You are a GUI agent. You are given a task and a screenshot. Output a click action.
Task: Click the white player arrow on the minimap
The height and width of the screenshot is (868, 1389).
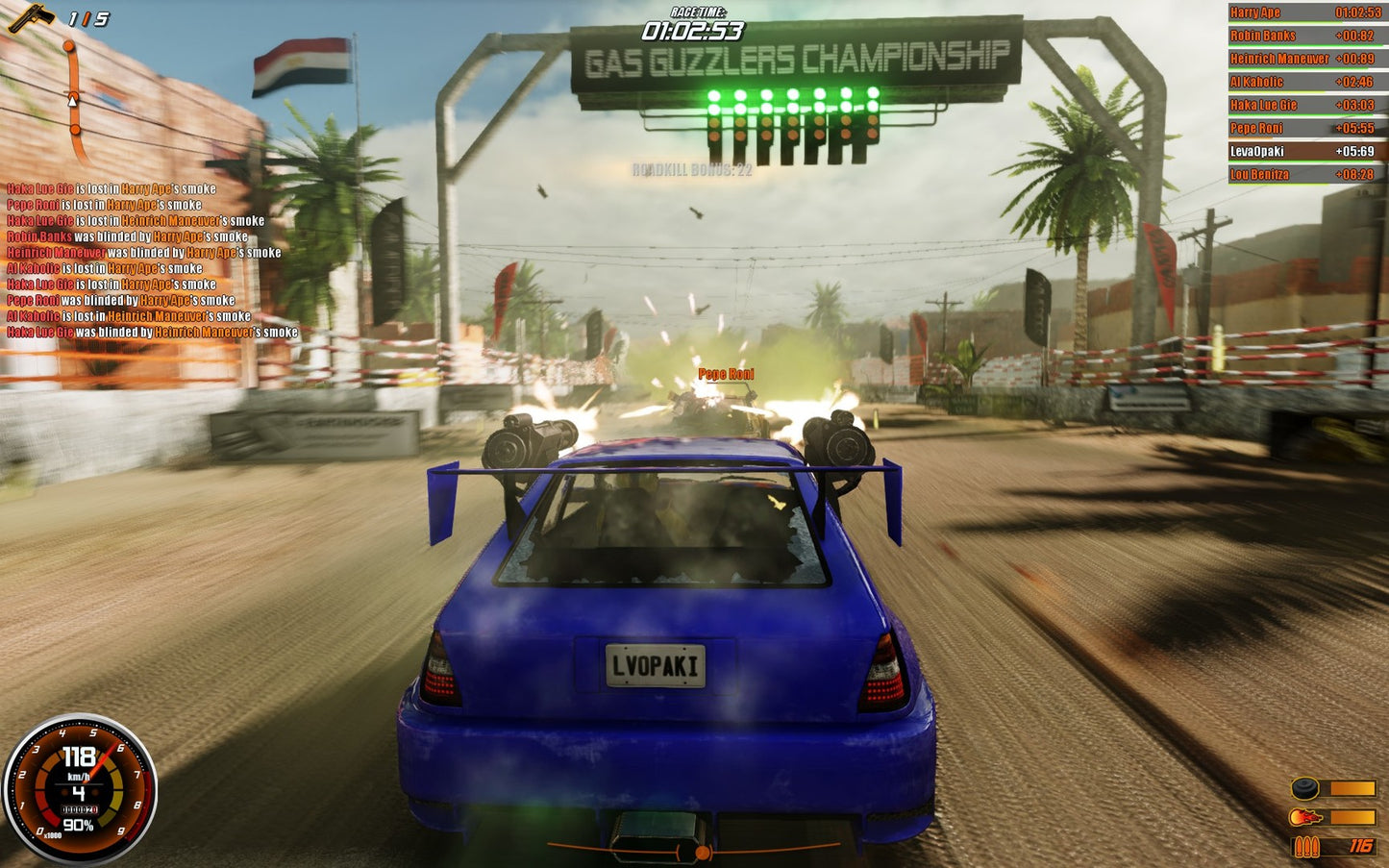coord(70,100)
